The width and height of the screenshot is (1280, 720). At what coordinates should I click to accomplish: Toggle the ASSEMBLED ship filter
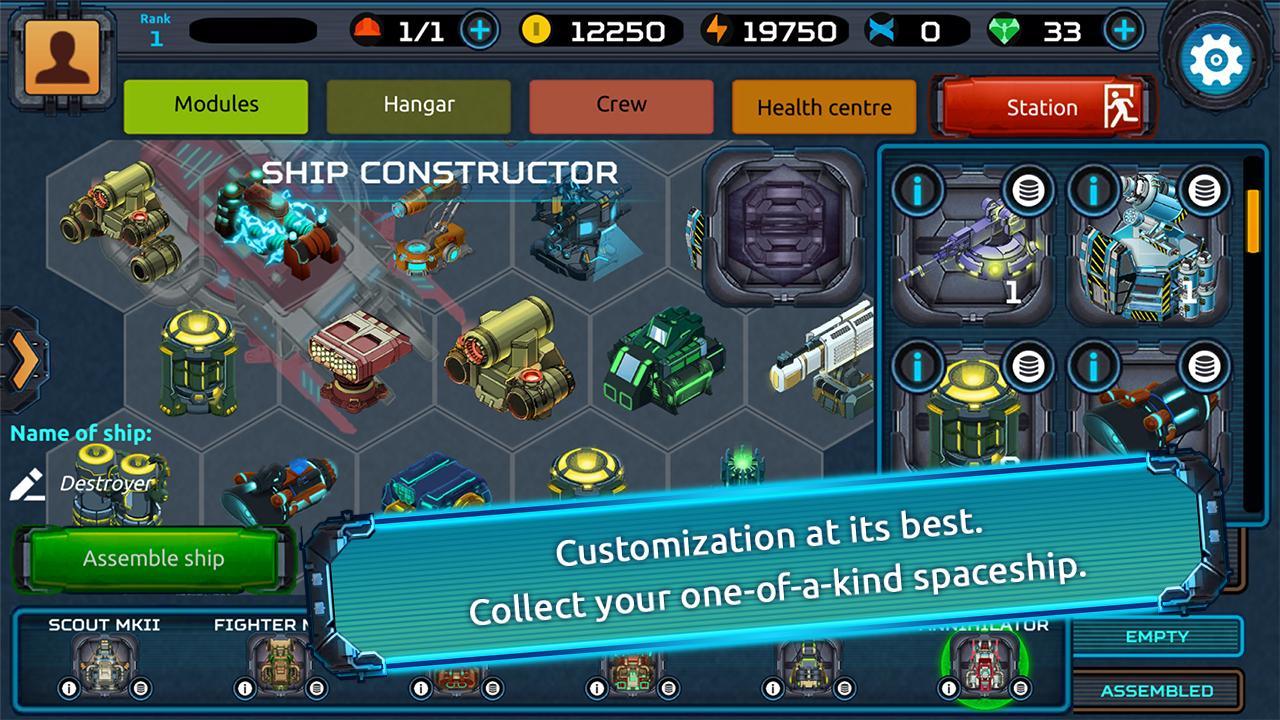1155,690
